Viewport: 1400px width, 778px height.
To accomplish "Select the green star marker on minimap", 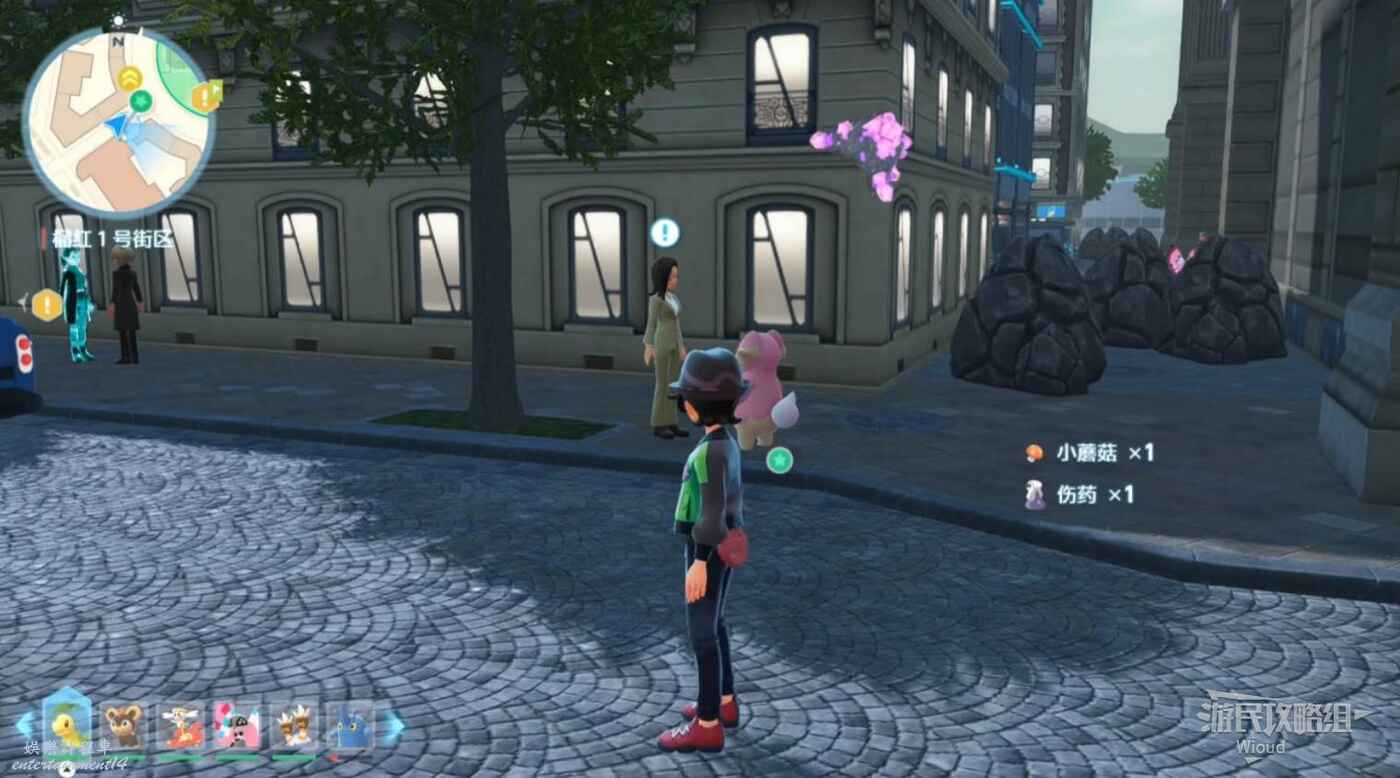I will pos(142,100).
